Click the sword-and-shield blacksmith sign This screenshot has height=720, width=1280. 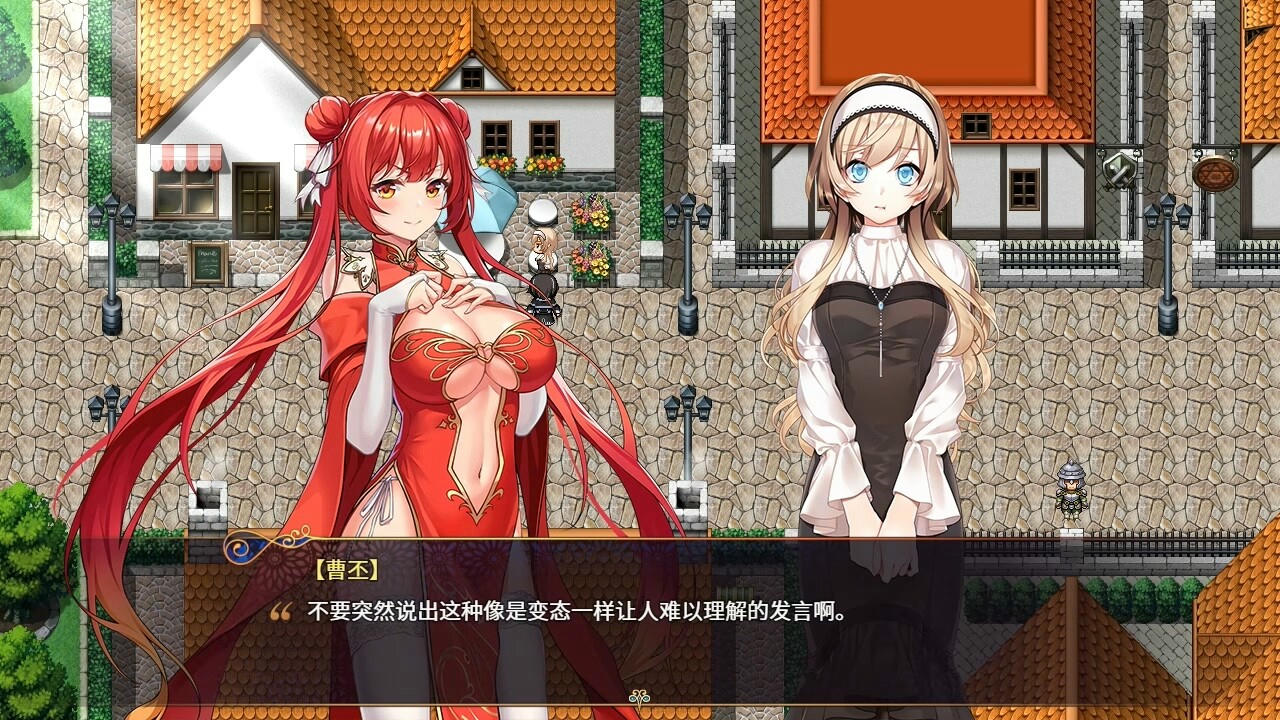pyautogui.click(x=1118, y=172)
